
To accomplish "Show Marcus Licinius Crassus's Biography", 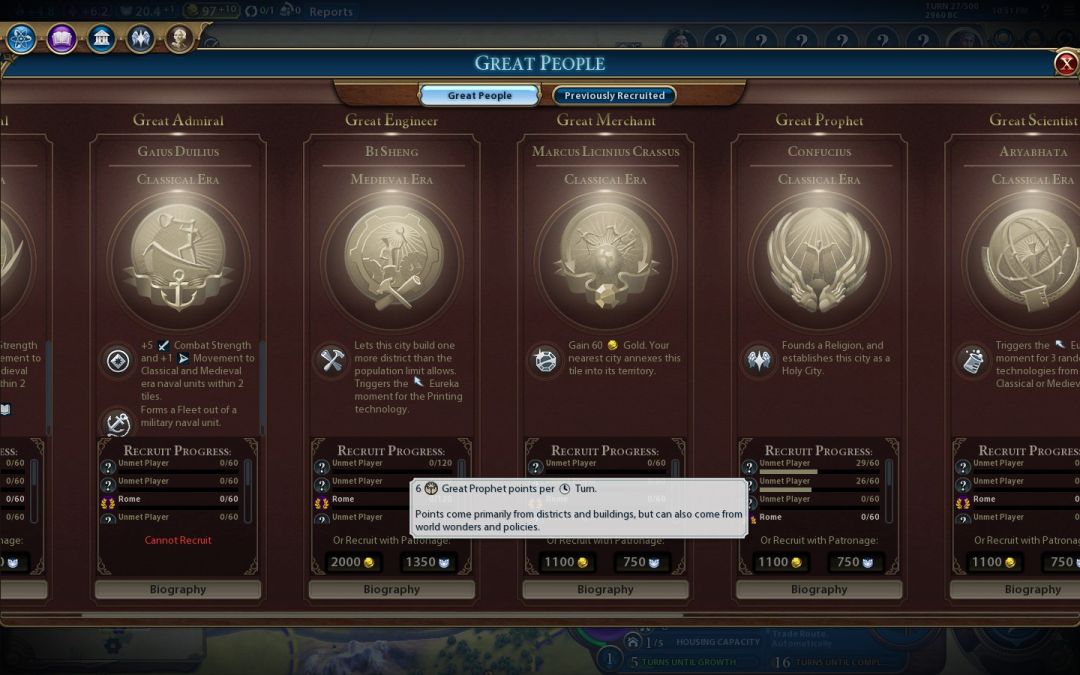I will 605,590.
